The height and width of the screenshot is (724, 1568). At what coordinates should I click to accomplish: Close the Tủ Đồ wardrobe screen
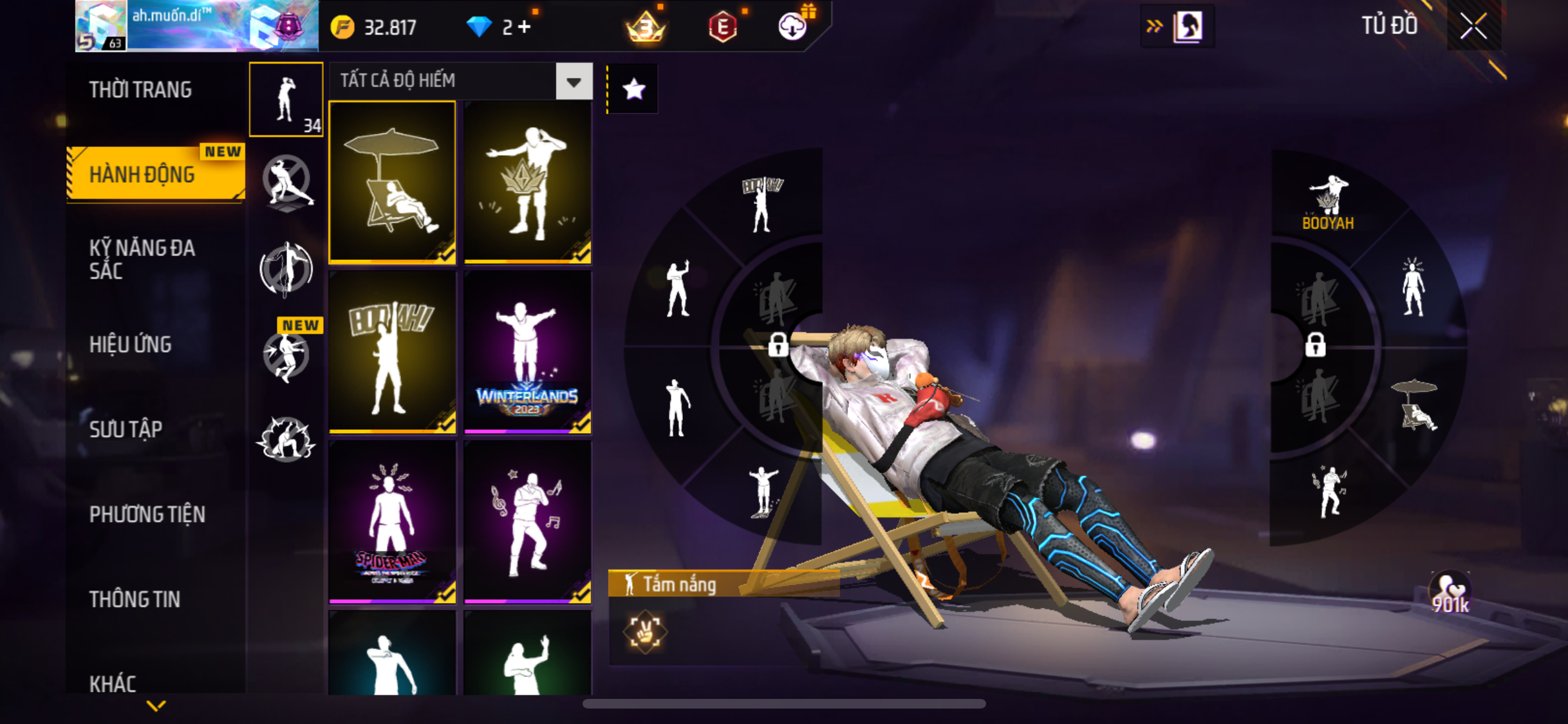[x=1473, y=26]
